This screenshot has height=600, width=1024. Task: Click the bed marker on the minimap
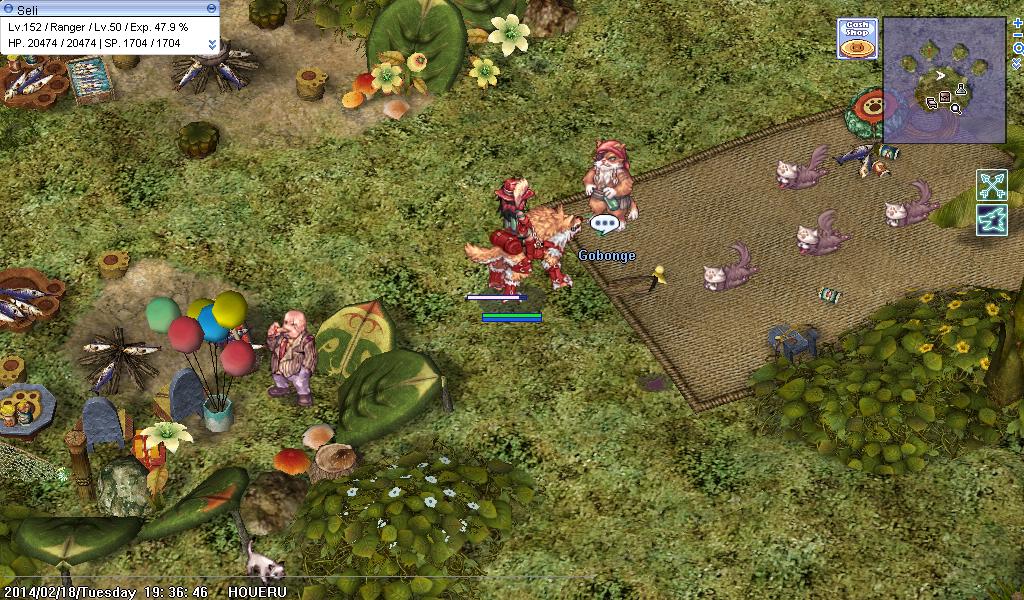(932, 101)
